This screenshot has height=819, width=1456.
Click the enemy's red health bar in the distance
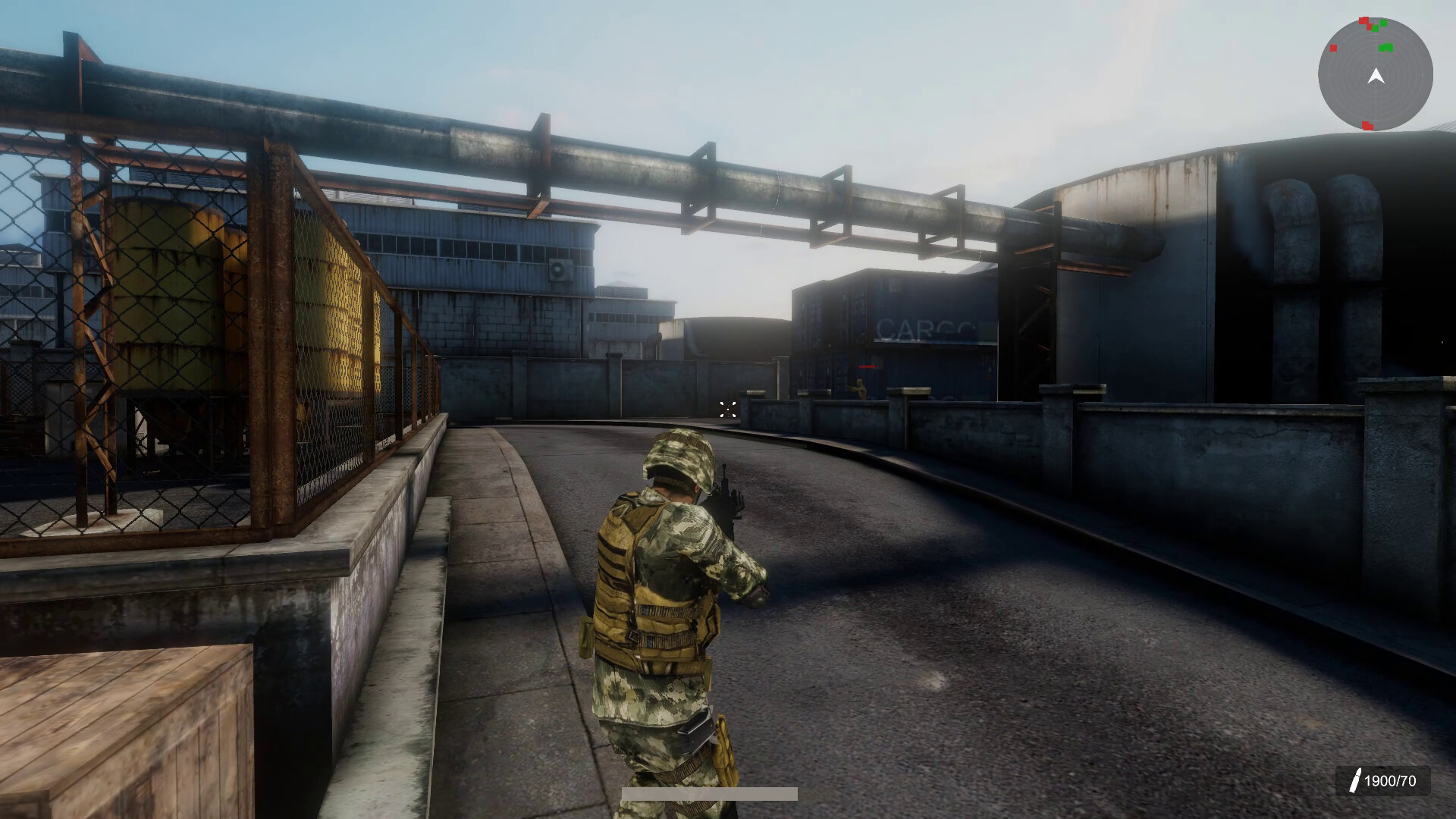867,366
